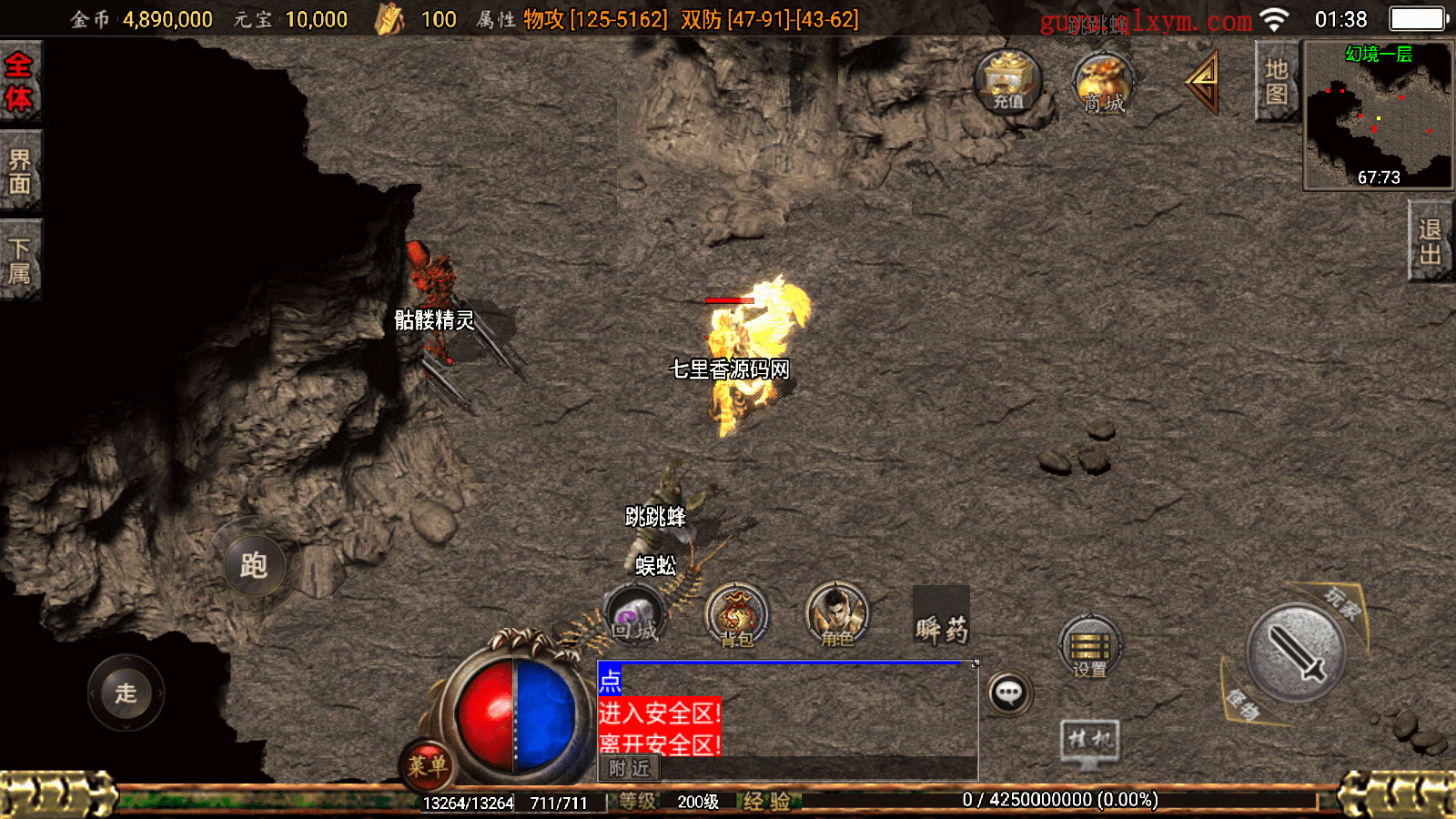Switch to the 界面 tab

(19, 172)
